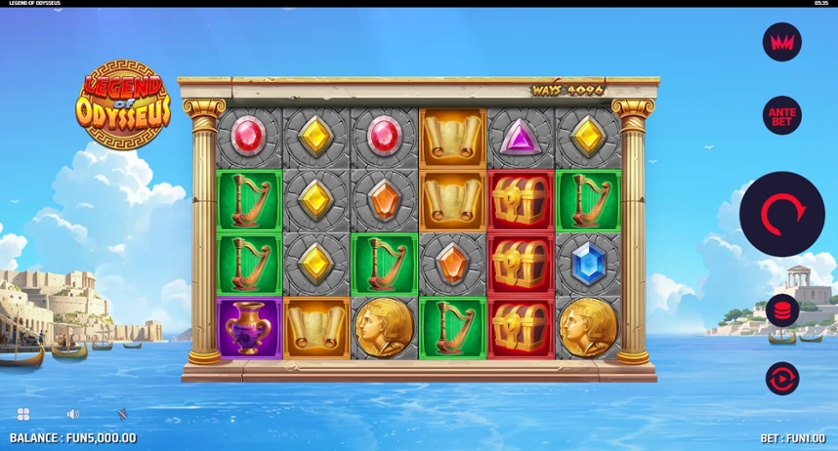
Task: Toggle sound with the speaker icon
Action: tap(73, 414)
